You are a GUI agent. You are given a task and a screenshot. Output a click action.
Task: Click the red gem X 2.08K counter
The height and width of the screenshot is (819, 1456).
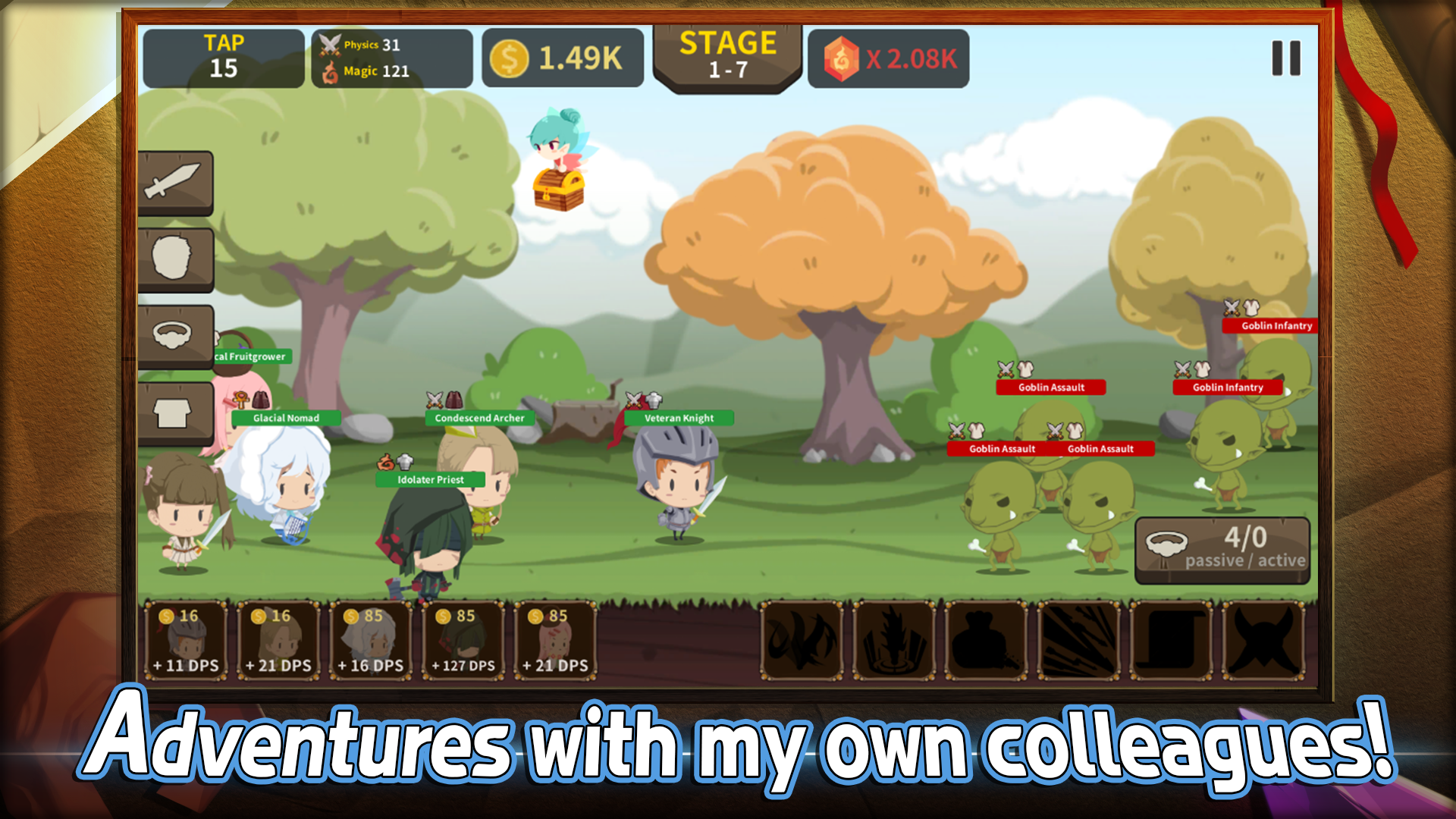(887, 57)
